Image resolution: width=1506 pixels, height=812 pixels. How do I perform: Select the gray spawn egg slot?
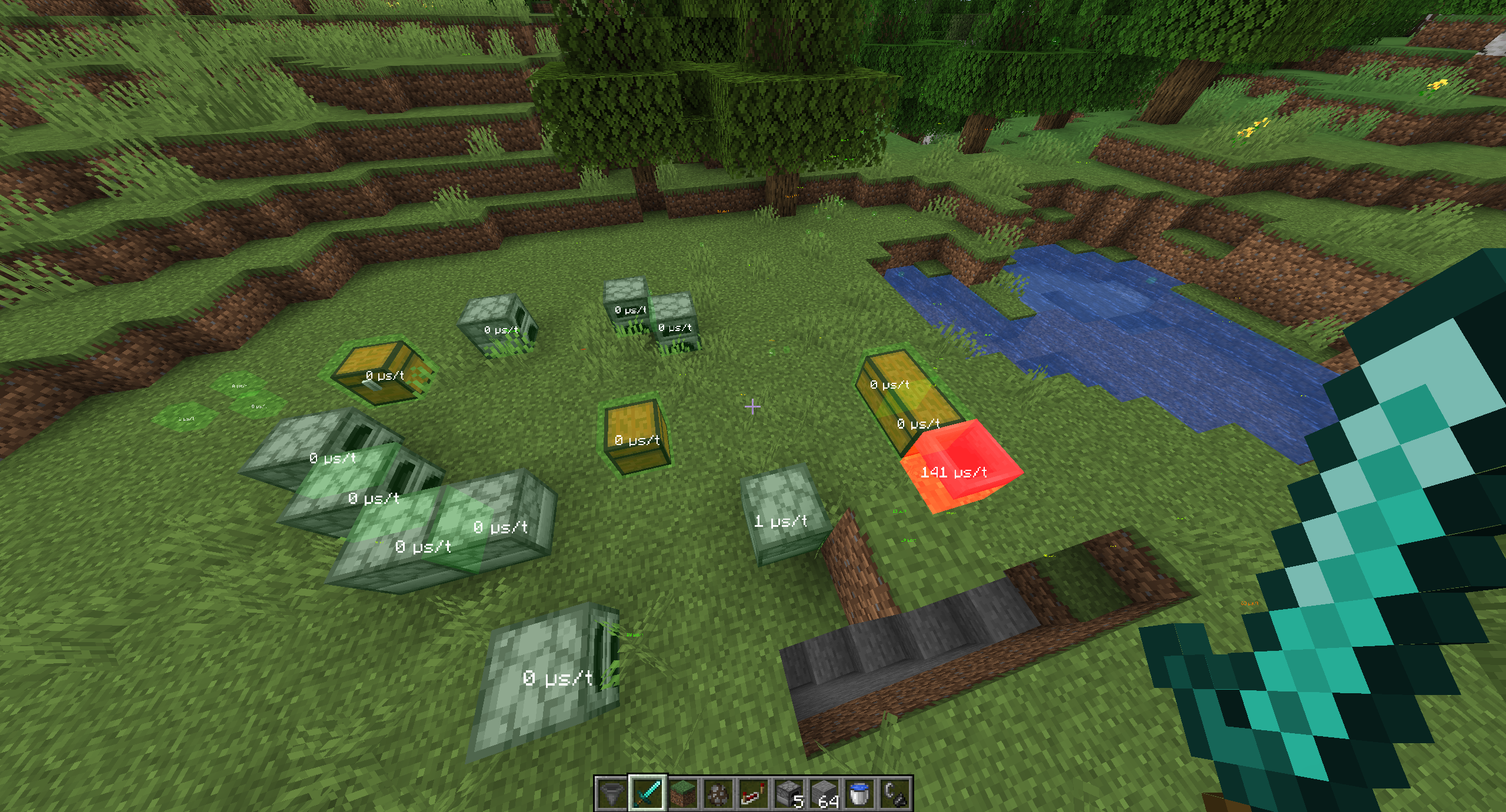tap(718, 793)
